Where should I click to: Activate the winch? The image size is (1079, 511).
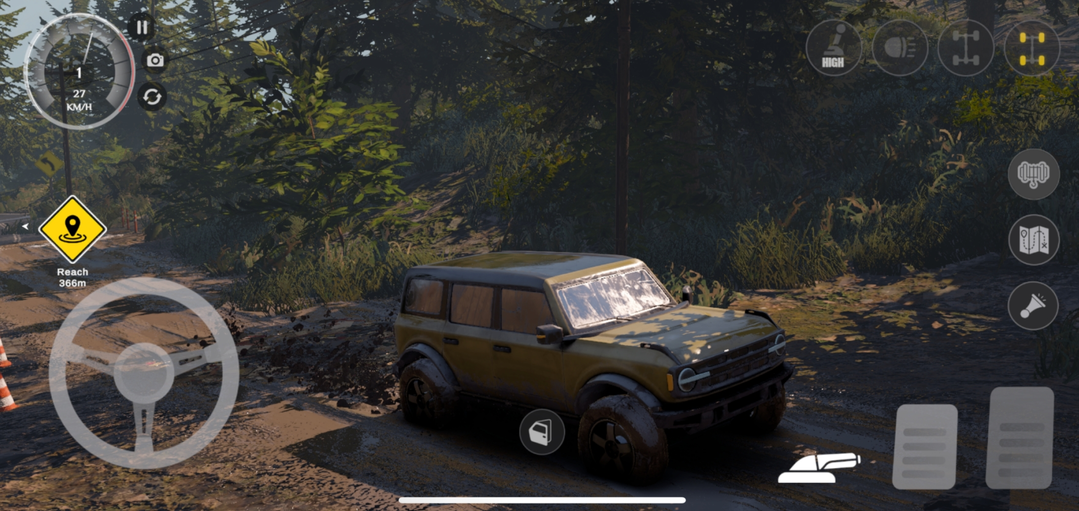(1033, 175)
